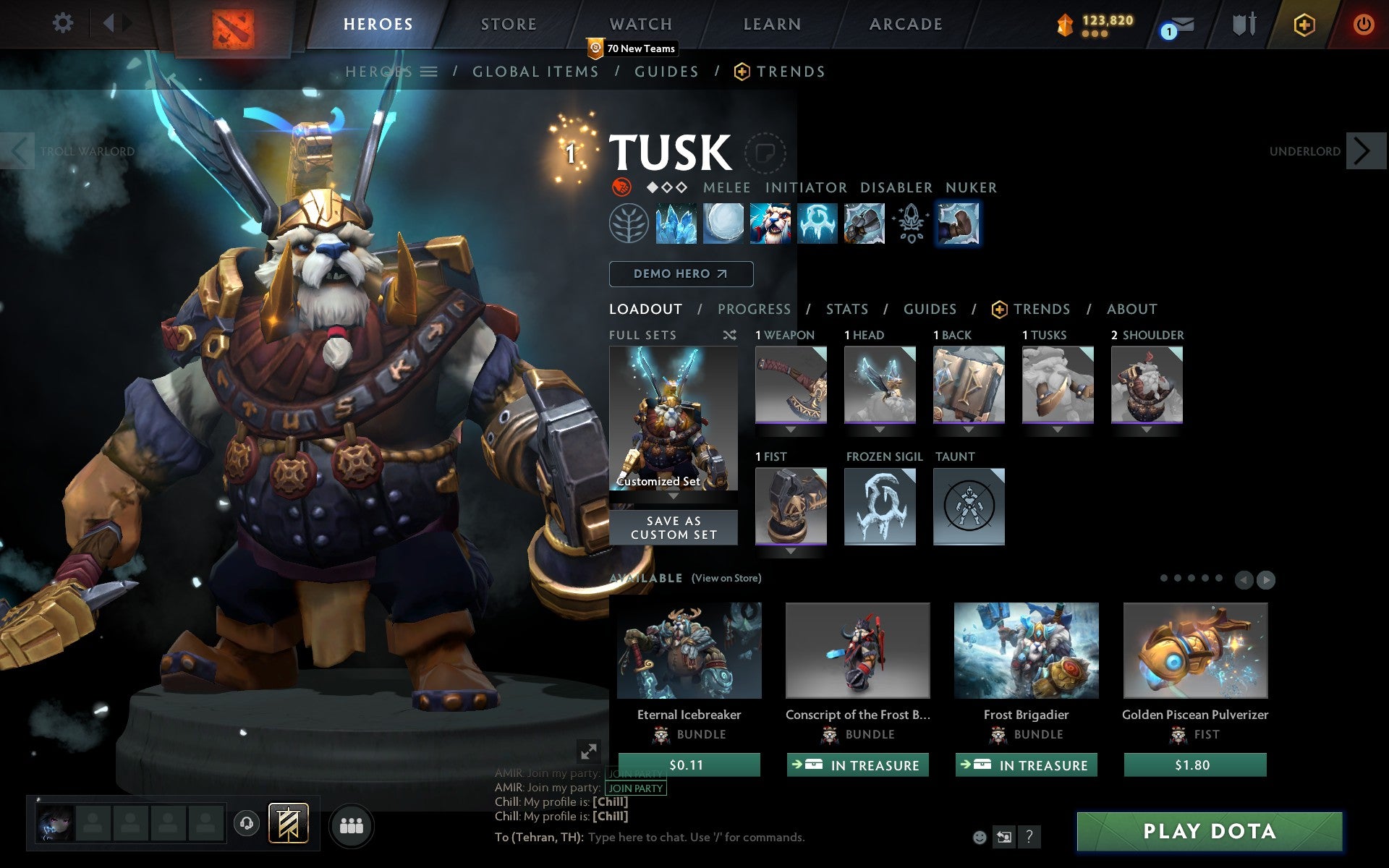
Task: Open Tusk's talent tree icon
Action: click(631, 224)
